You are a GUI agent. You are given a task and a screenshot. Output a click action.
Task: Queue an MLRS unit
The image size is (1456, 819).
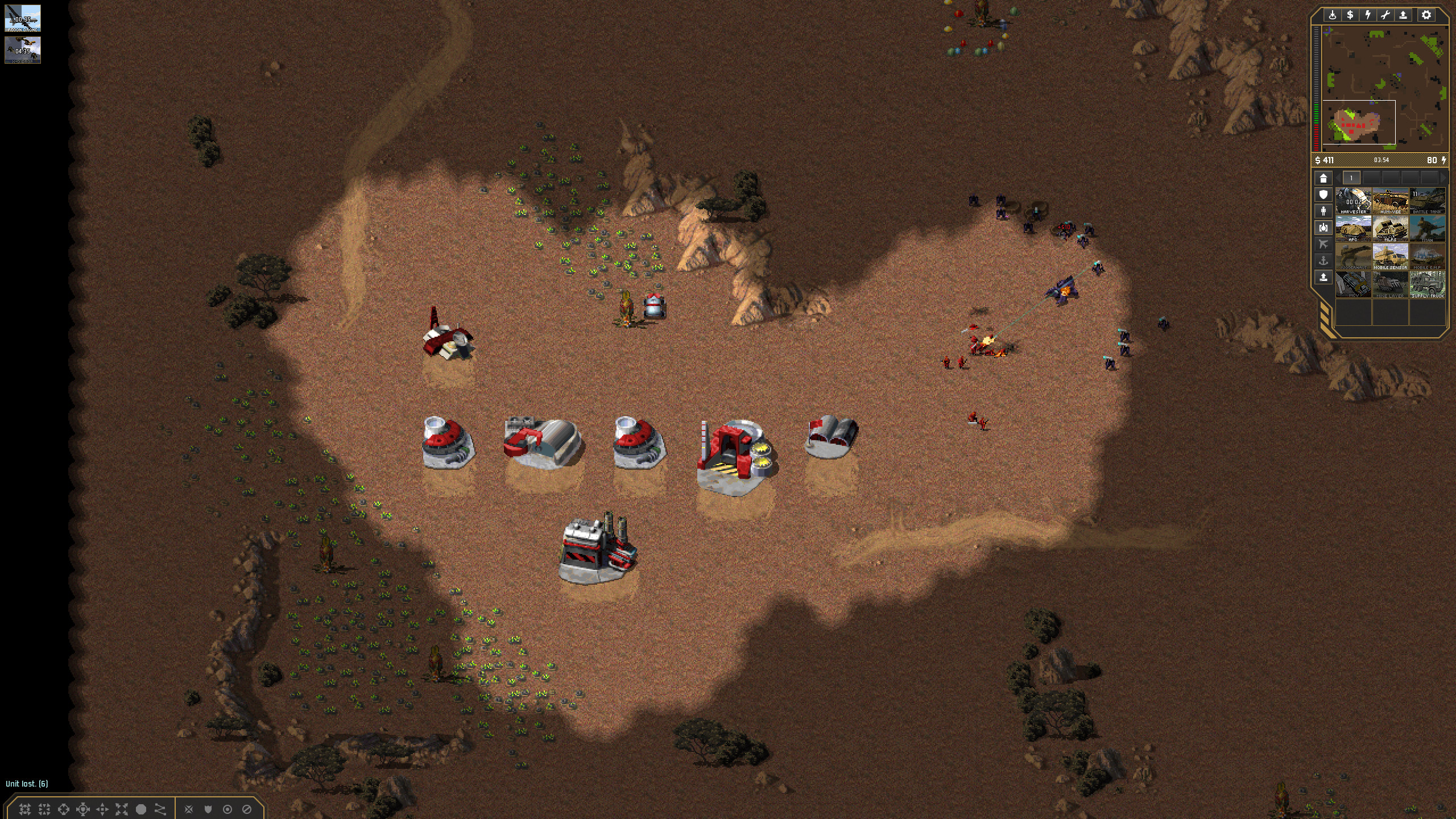pyautogui.click(x=1390, y=229)
